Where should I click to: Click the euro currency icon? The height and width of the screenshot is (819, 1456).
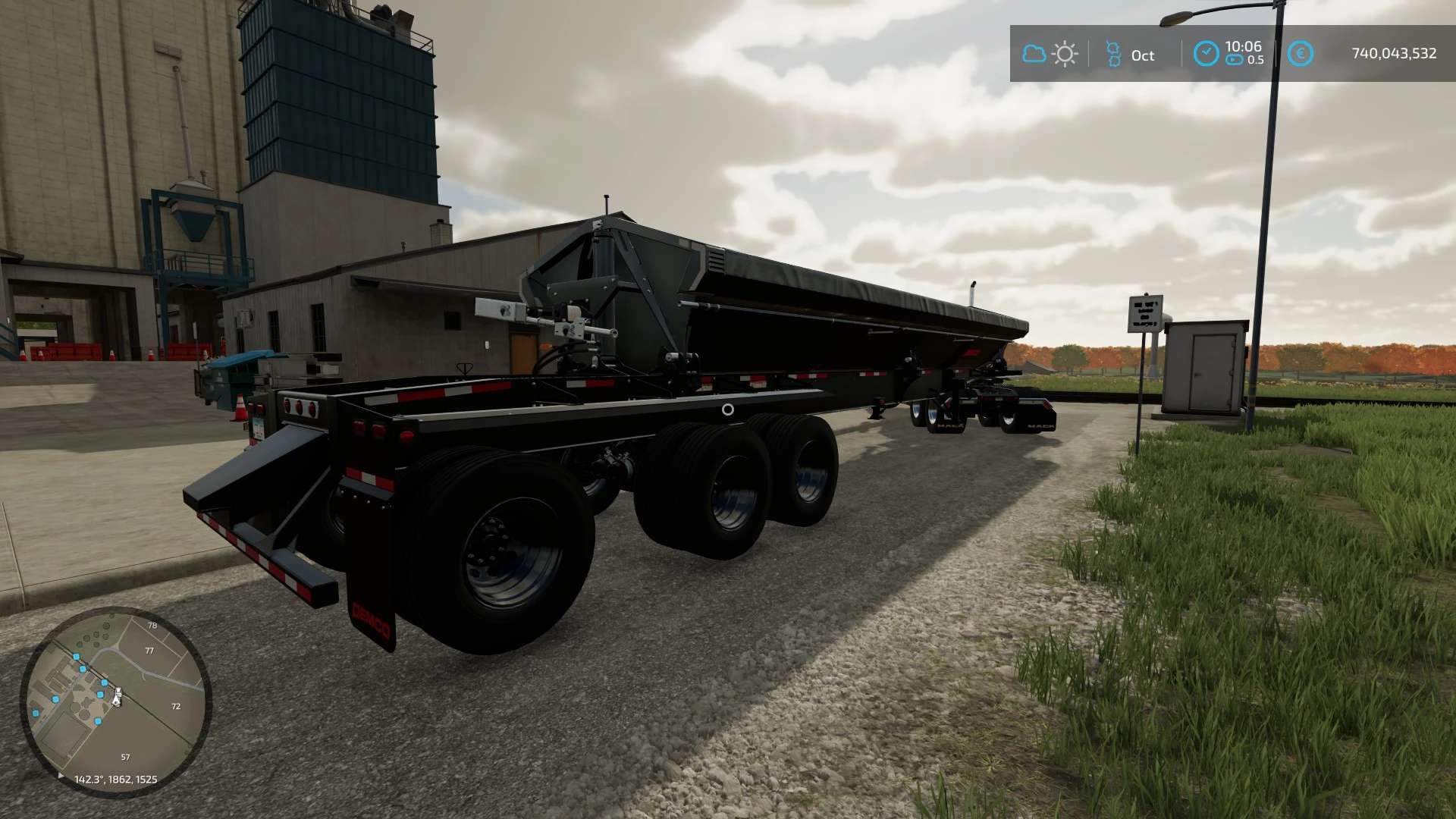(1300, 54)
